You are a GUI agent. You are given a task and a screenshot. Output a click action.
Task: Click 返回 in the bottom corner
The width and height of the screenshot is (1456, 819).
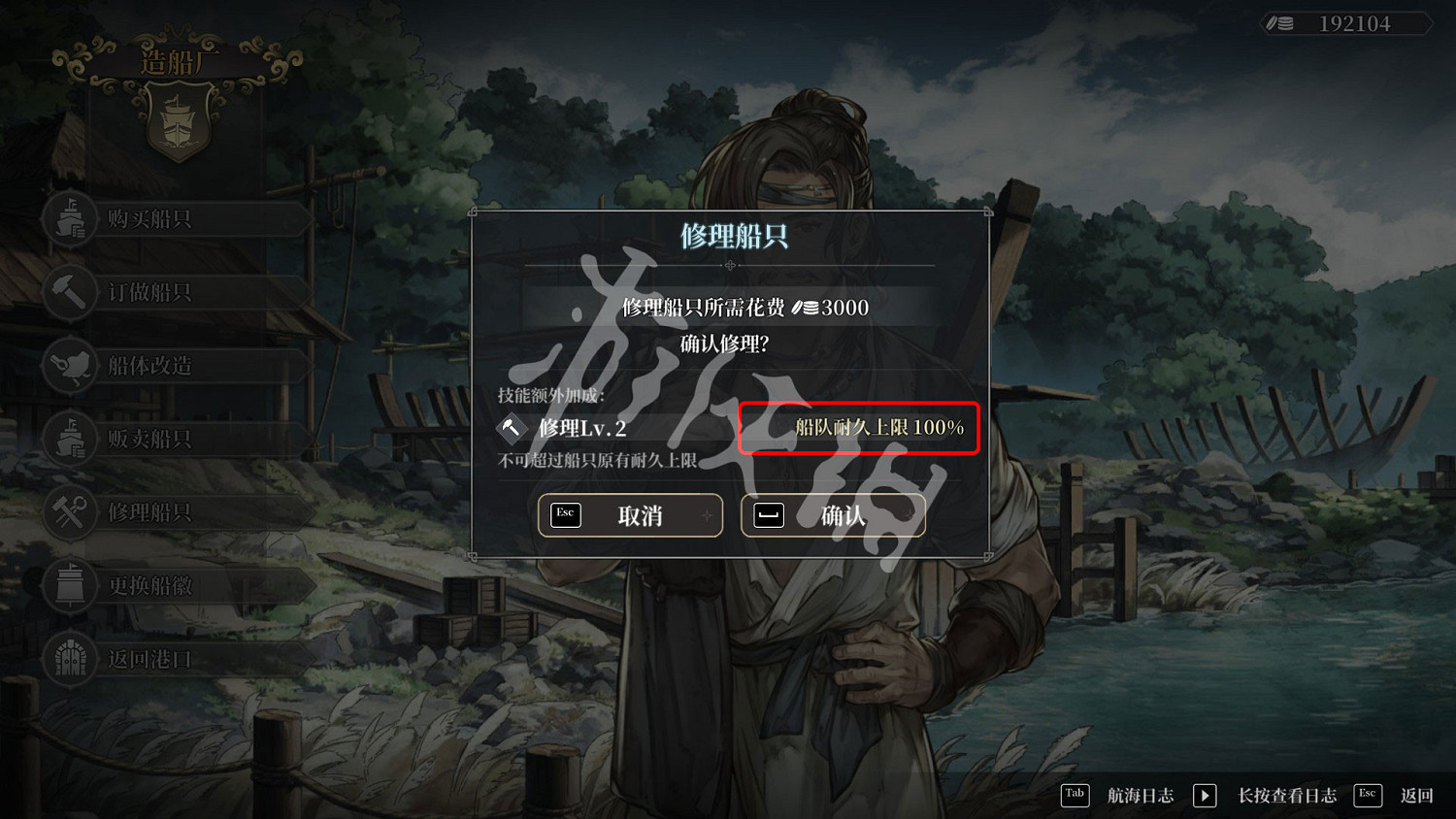1418,796
